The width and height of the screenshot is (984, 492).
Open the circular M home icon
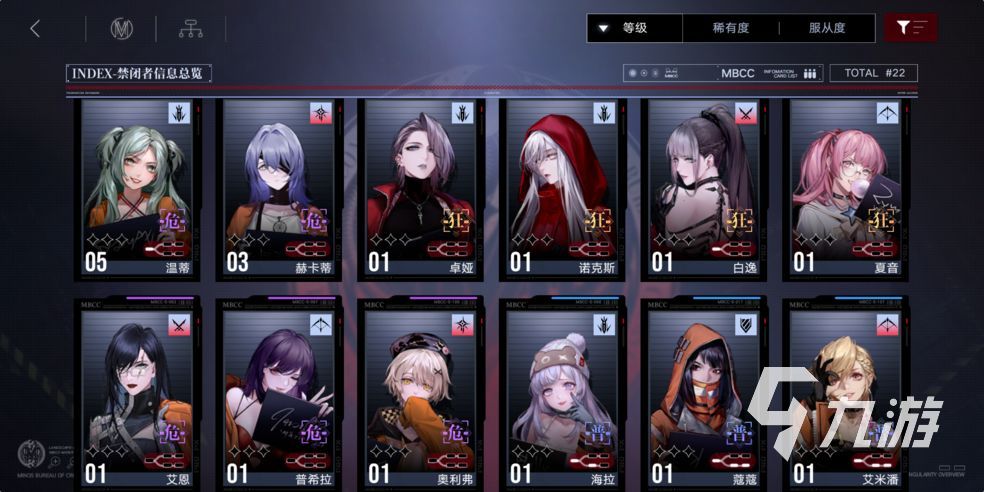(x=121, y=29)
